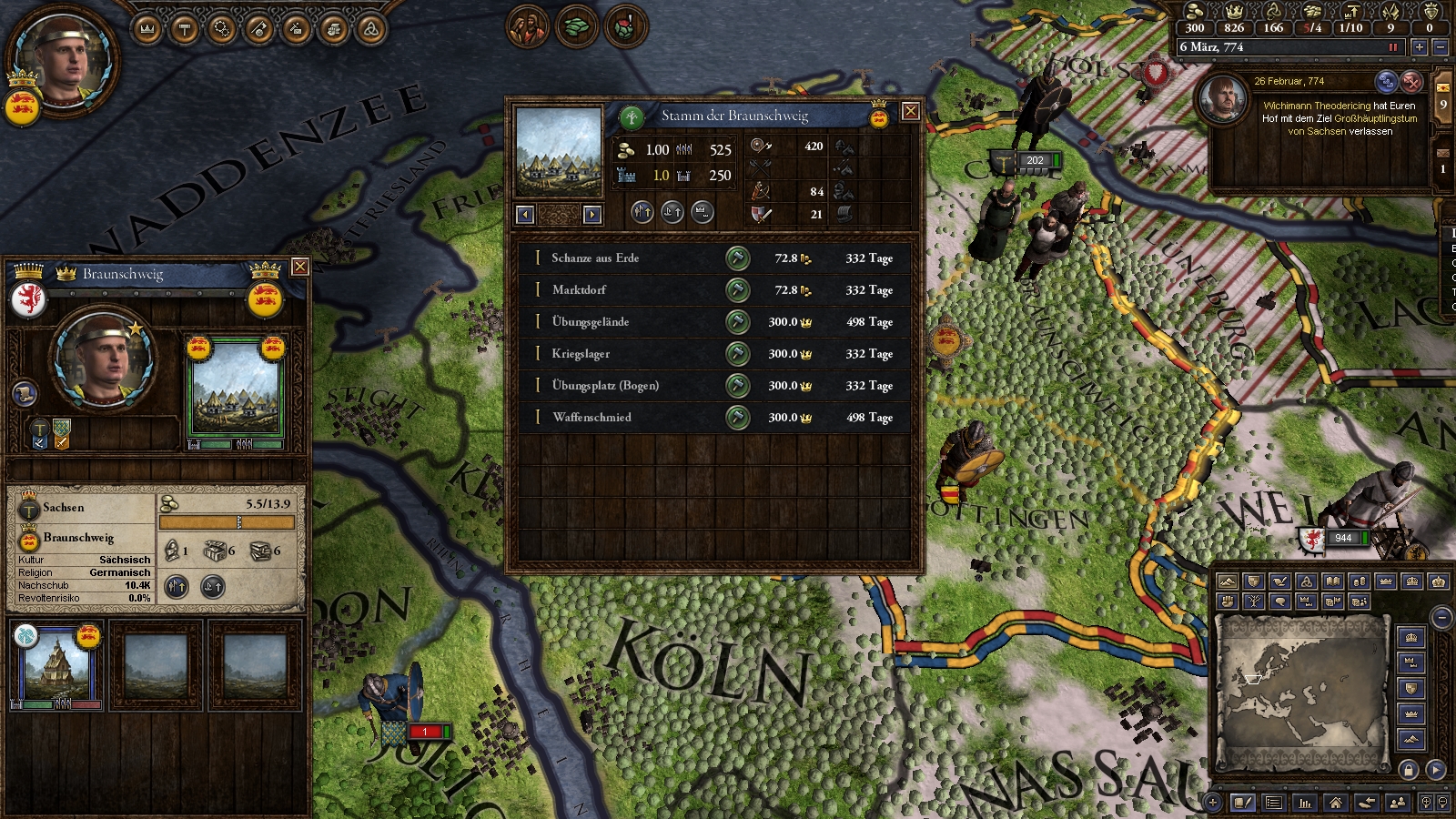Open the religion screen with the triquetra icon

pyautogui.click(x=370, y=30)
